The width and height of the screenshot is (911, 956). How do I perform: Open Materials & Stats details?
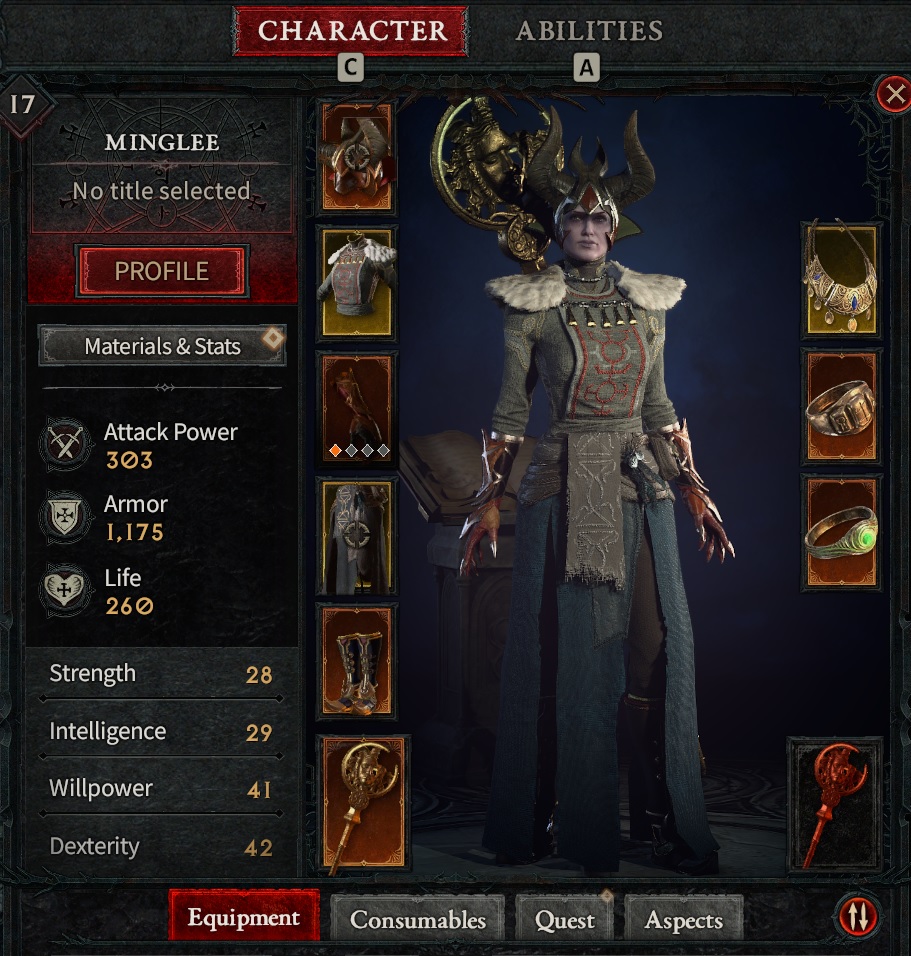162,346
